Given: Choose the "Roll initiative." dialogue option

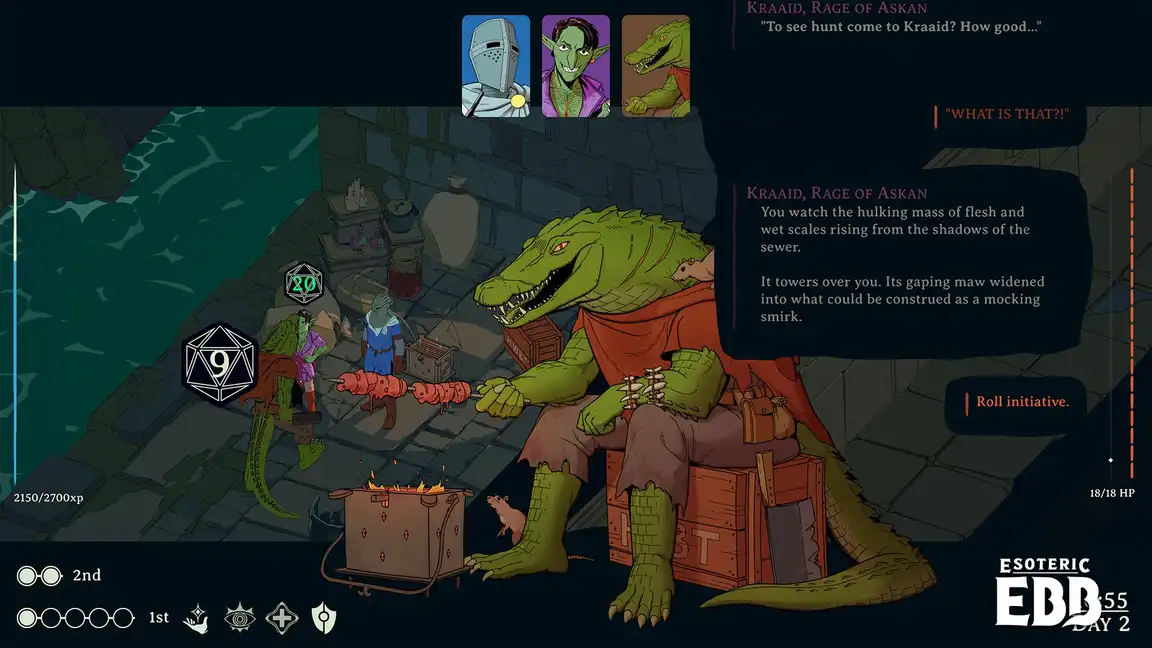Looking at the screenshot, I should pos(1022,402).
